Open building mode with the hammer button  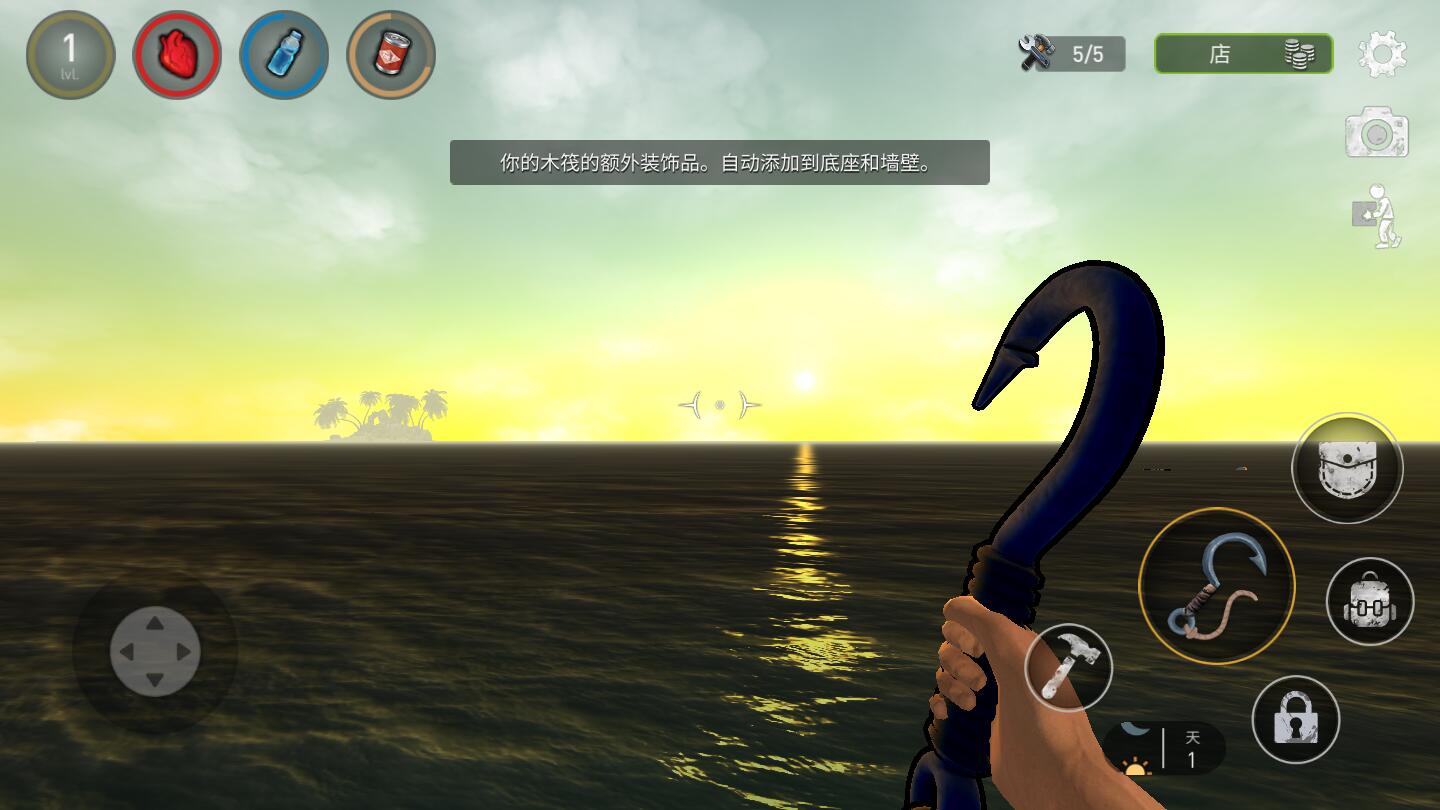pos(1069,666)
